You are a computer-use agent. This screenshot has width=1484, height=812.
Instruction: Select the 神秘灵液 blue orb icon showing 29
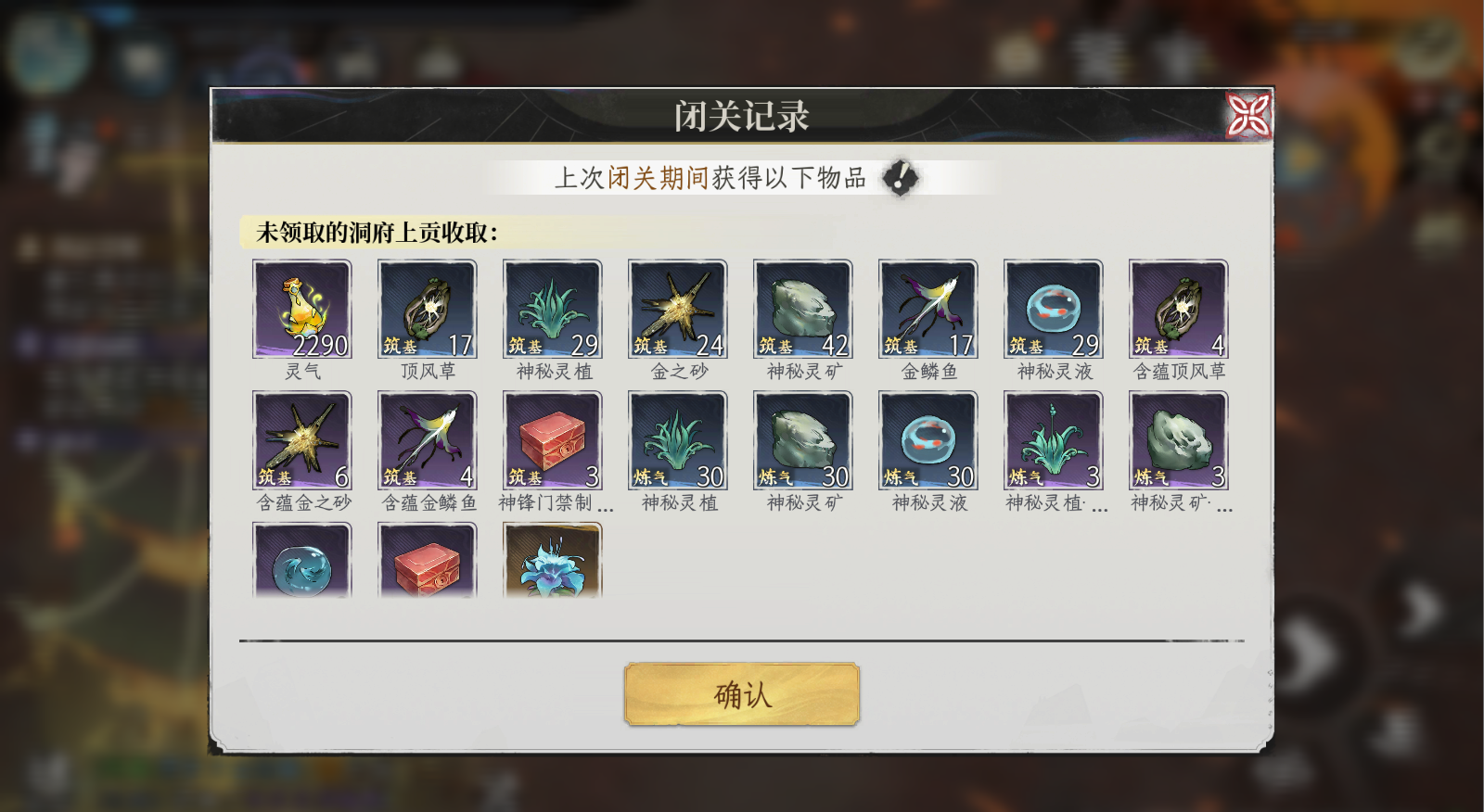tap(1053, 307)
